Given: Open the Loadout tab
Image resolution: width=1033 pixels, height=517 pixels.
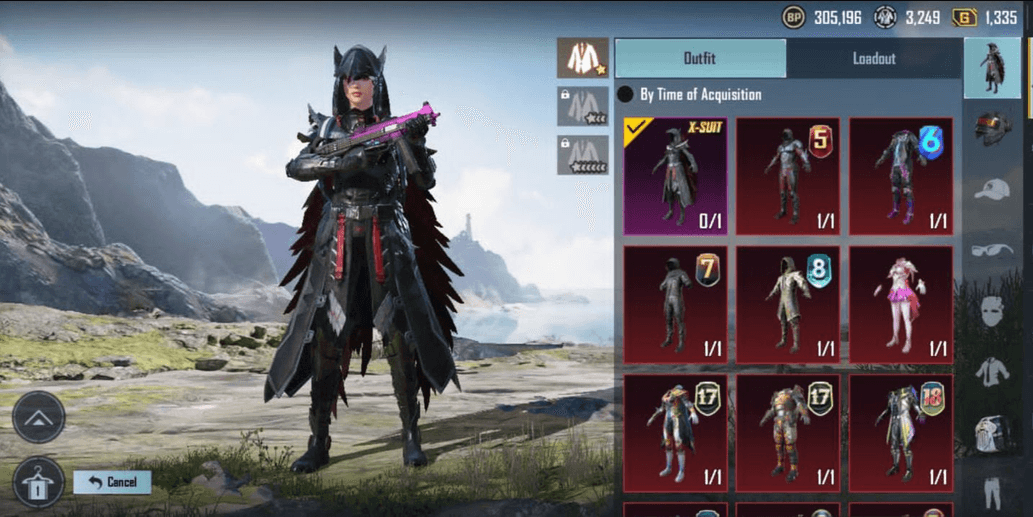Looking at the screenshot, I should (x=873, y=59).
